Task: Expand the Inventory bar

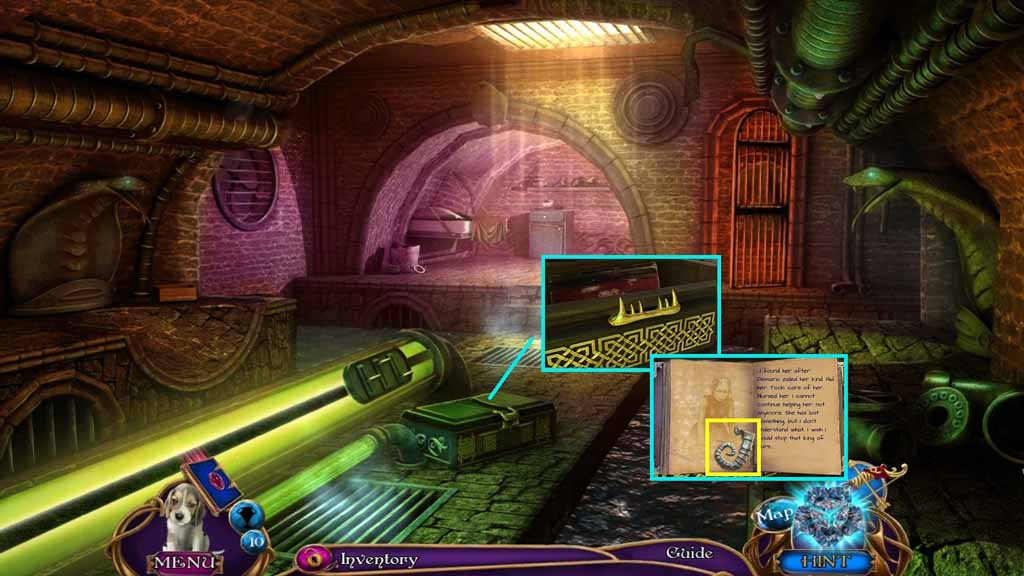Action: [x=378, y=559]
